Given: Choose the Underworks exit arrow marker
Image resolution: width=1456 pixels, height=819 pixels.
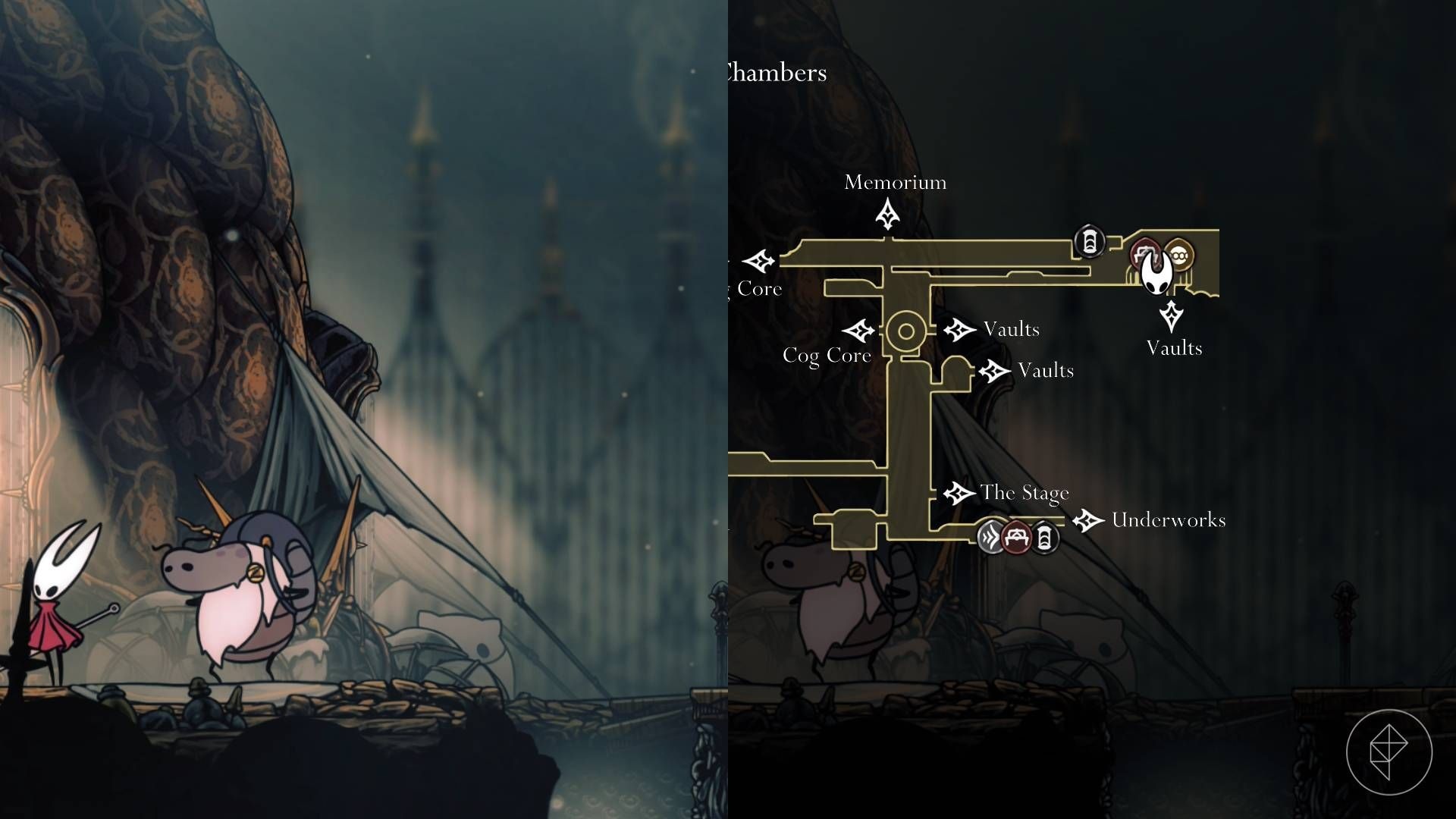Looking at the screenshot, I should pos(1089,520).
